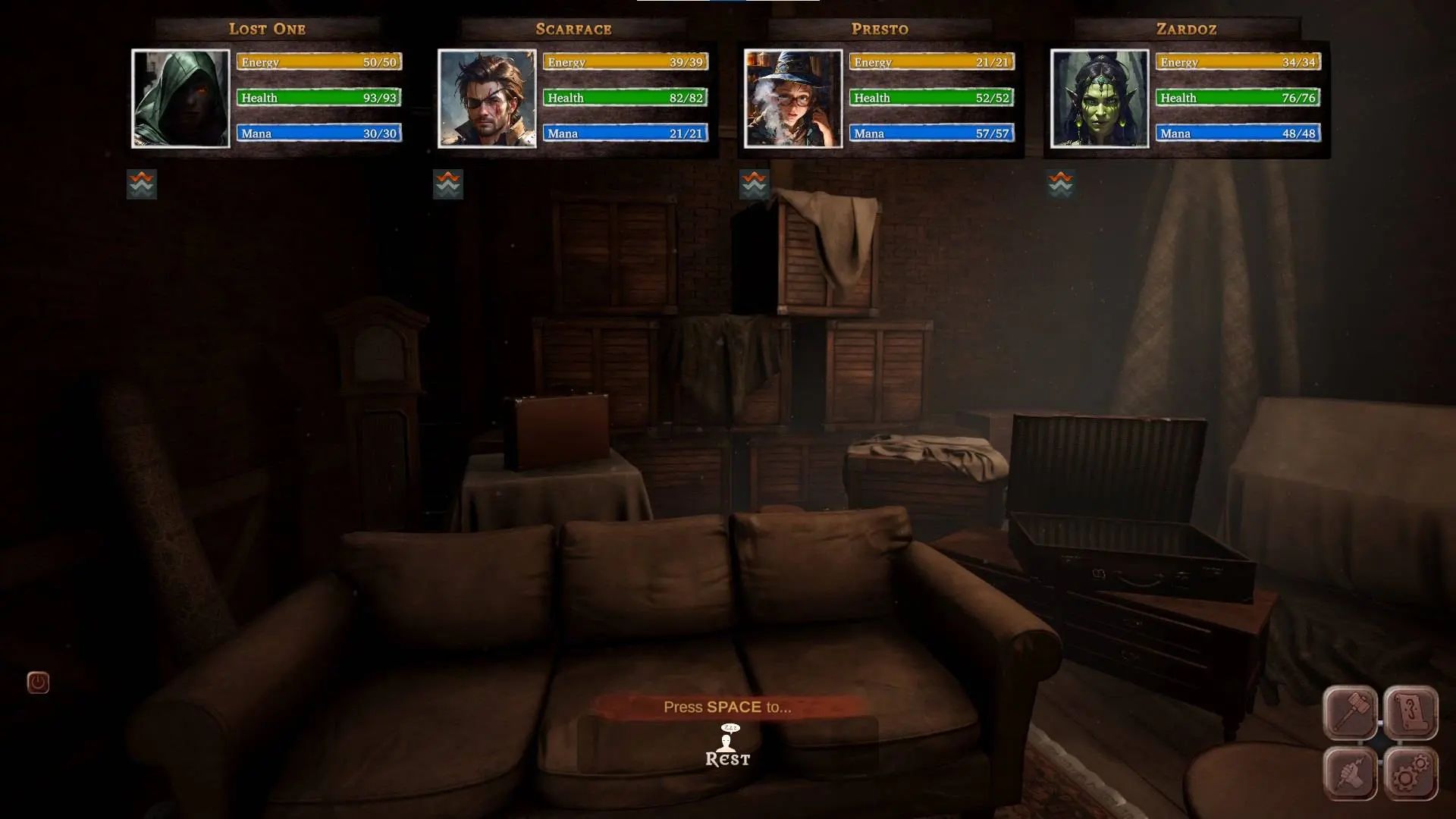The image size is (1456, 819).
Task: Click the status icon under Scarface
Action: (448, 184)
